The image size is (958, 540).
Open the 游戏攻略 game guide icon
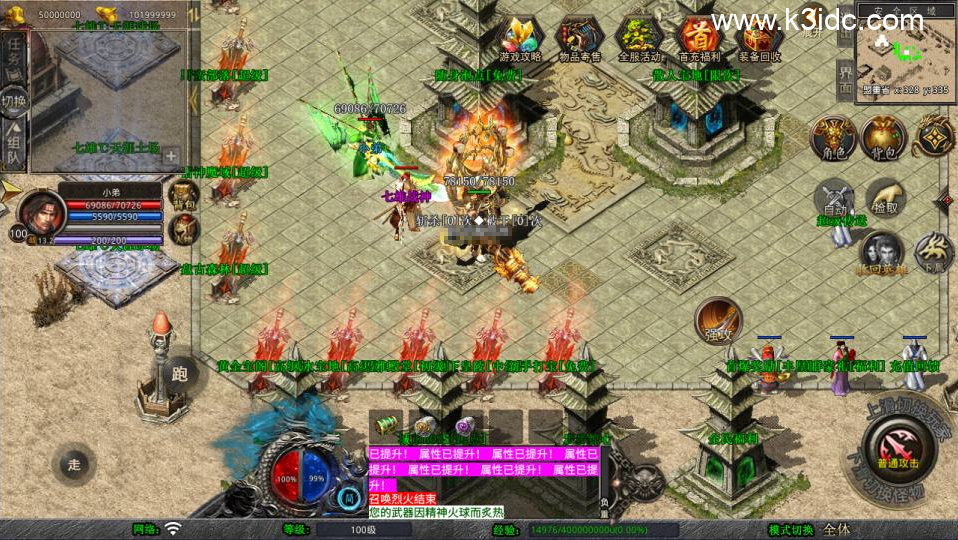click(x=520, y=37)
